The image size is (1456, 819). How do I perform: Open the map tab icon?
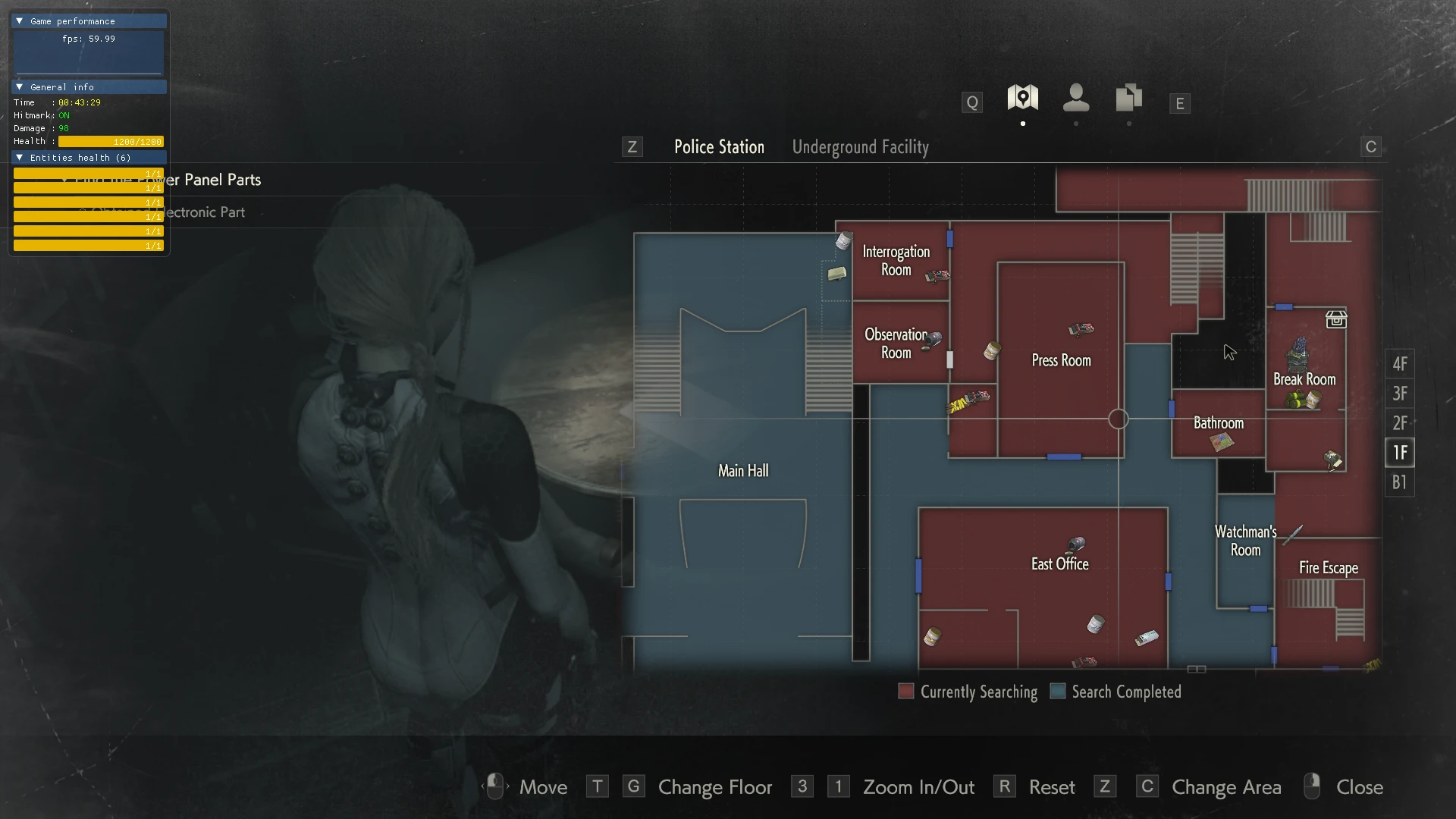pyautogui.click(x=1022, y=99)
